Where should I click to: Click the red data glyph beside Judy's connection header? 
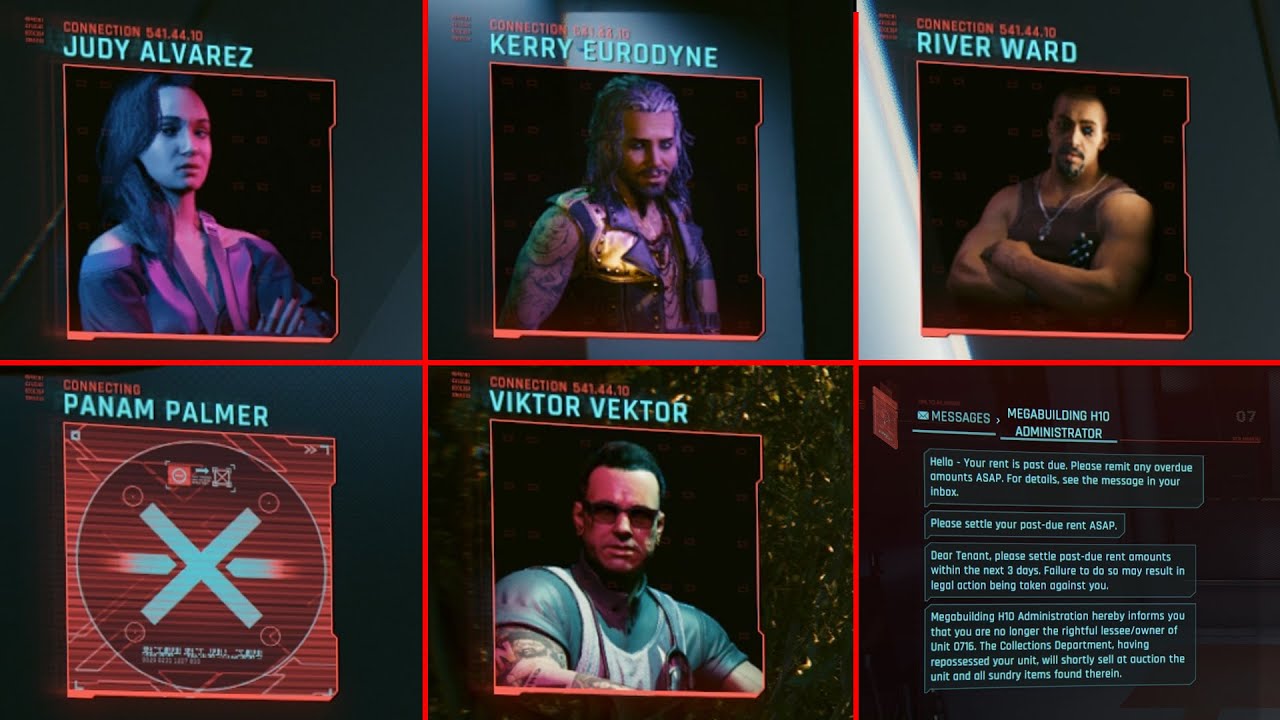click(x=34, y=29)
